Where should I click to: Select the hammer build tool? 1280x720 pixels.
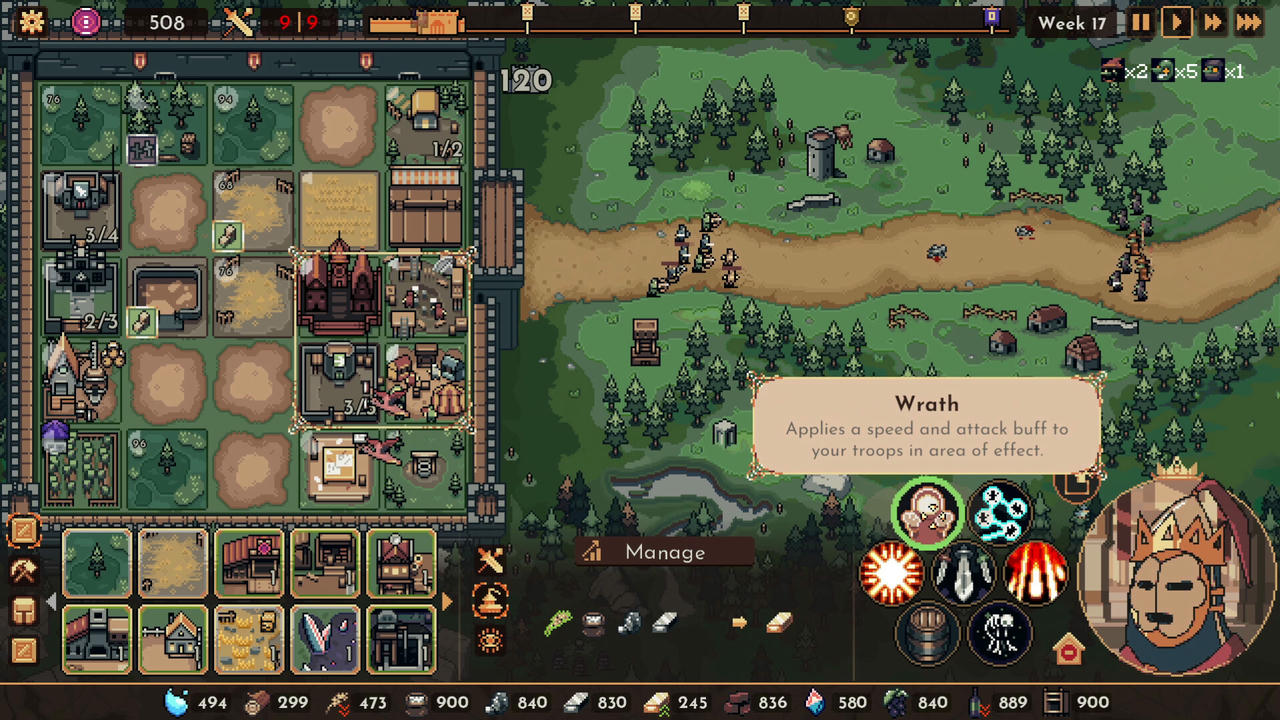coord(25,570)
